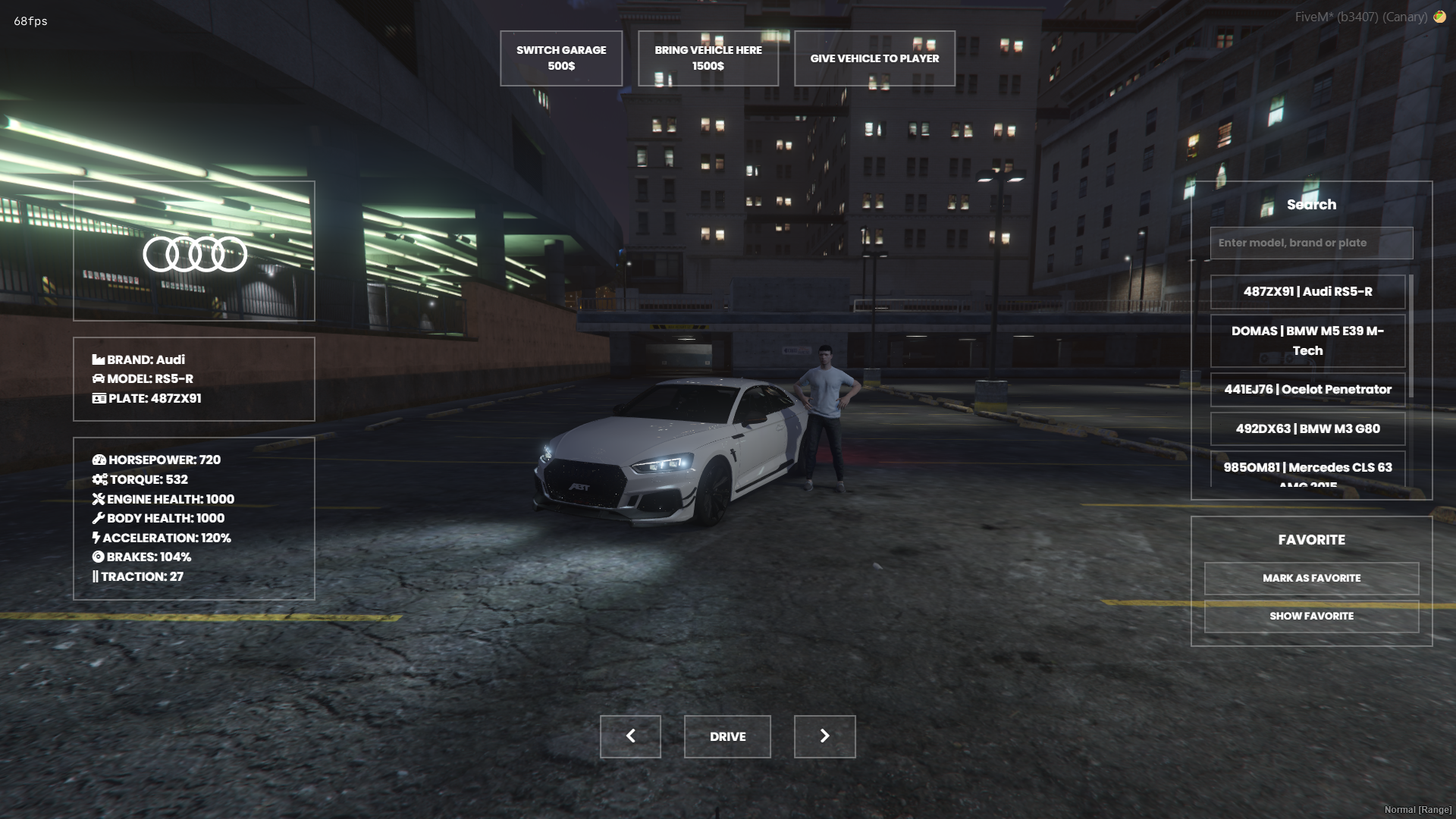
Task: Click the vehicle list scrollbar
Action: (x=1410, y=334)
